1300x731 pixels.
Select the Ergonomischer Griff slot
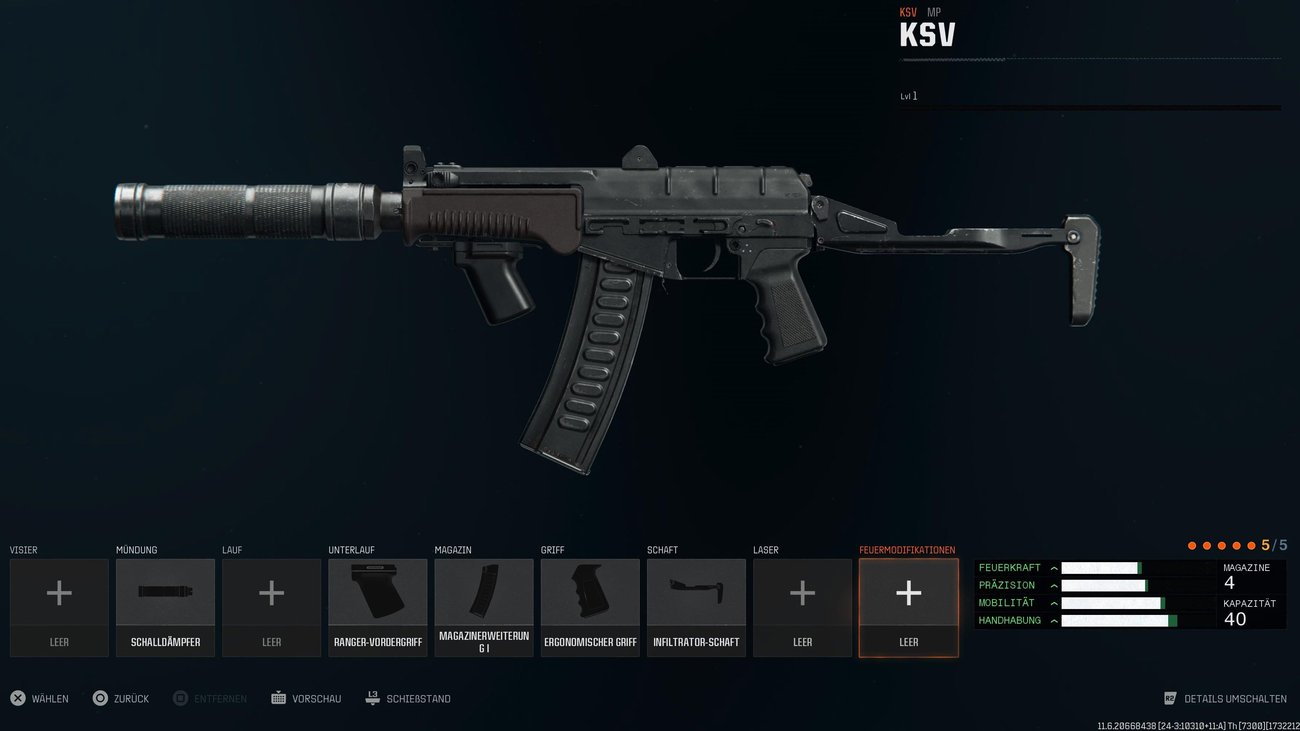(x=590, y=607)
